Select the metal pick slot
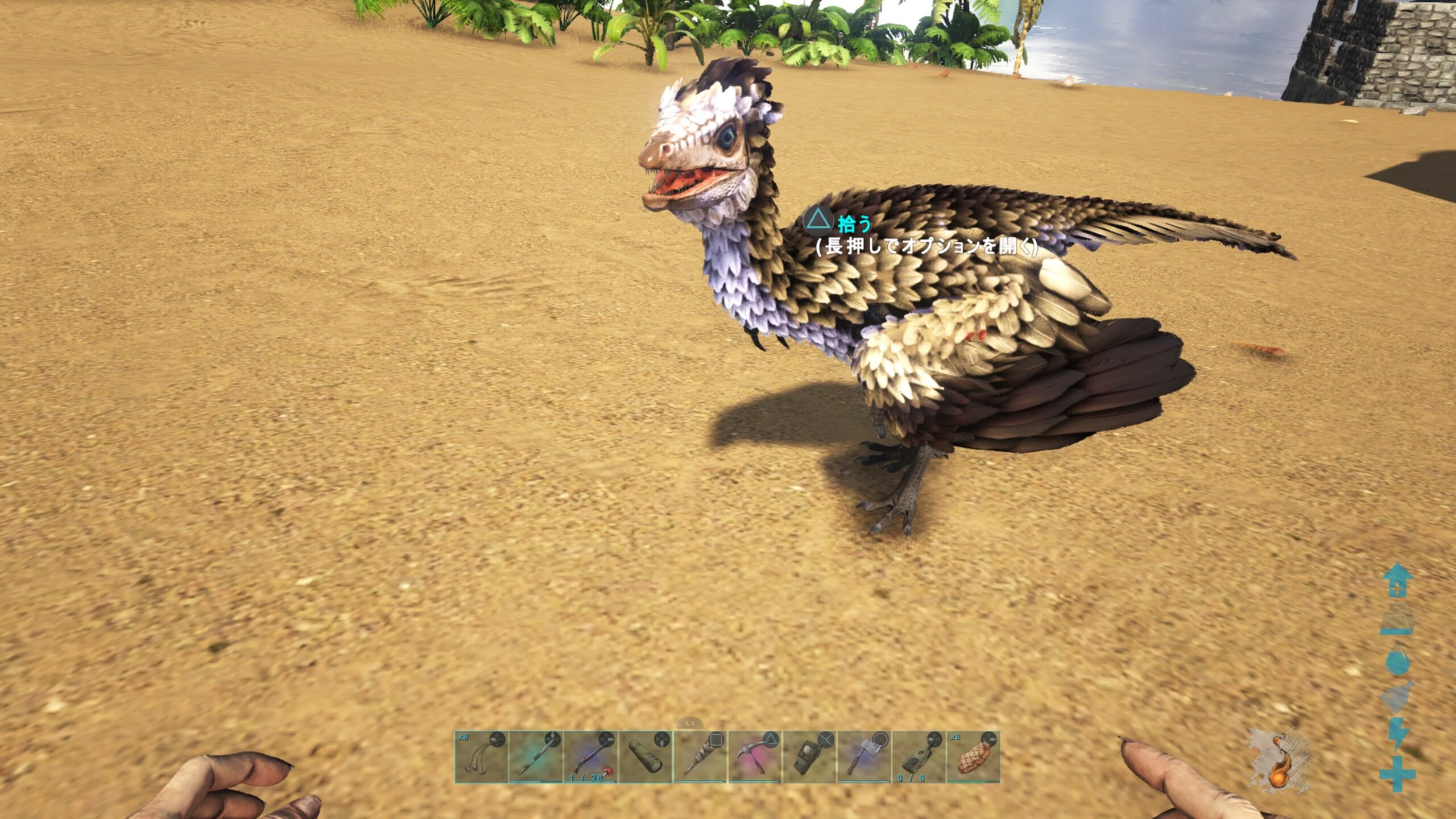1456x819 pixels. pyautogui.click(x=755, y=757)
